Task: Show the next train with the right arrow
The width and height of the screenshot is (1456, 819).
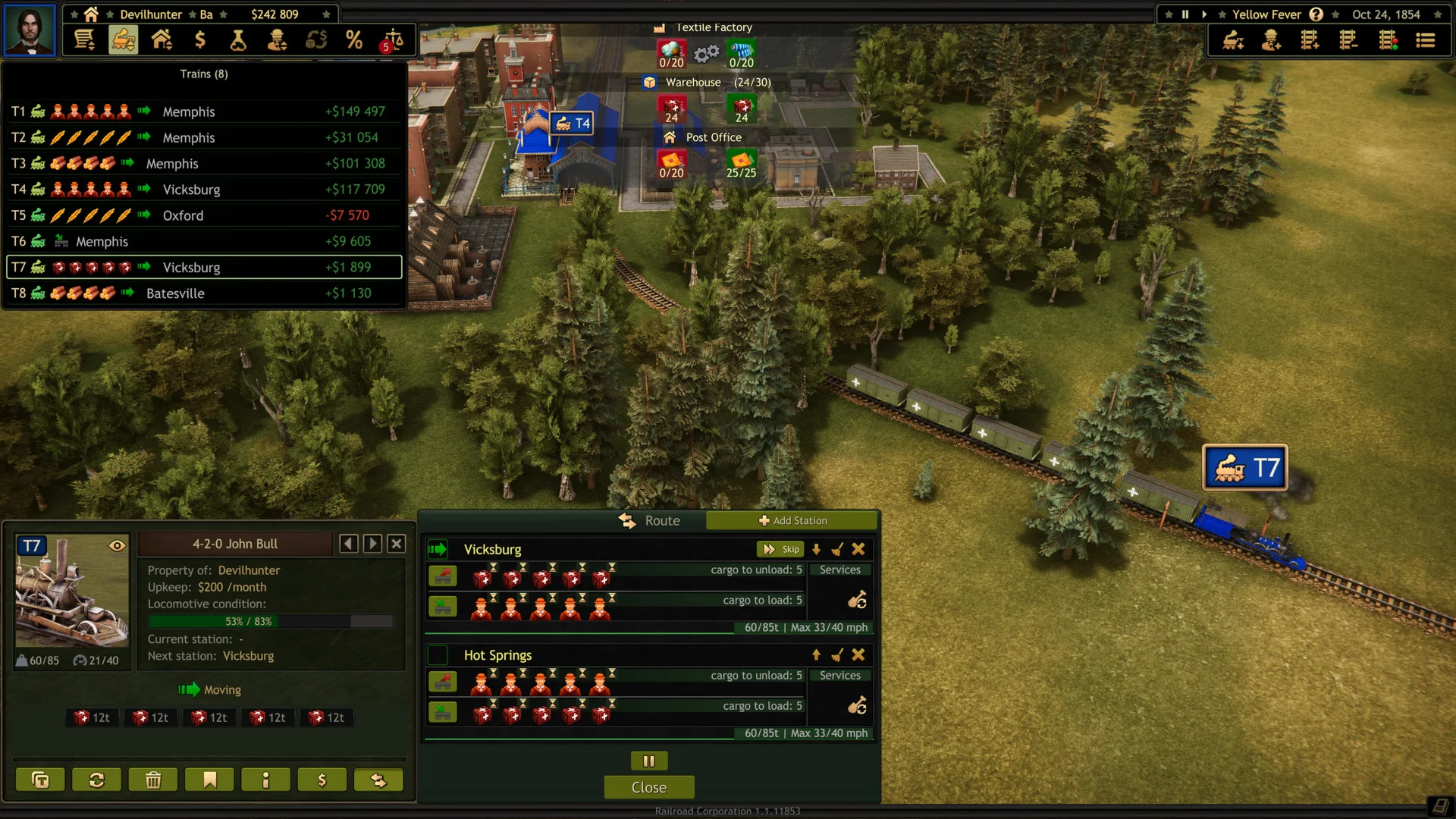Action: point(372,544)
